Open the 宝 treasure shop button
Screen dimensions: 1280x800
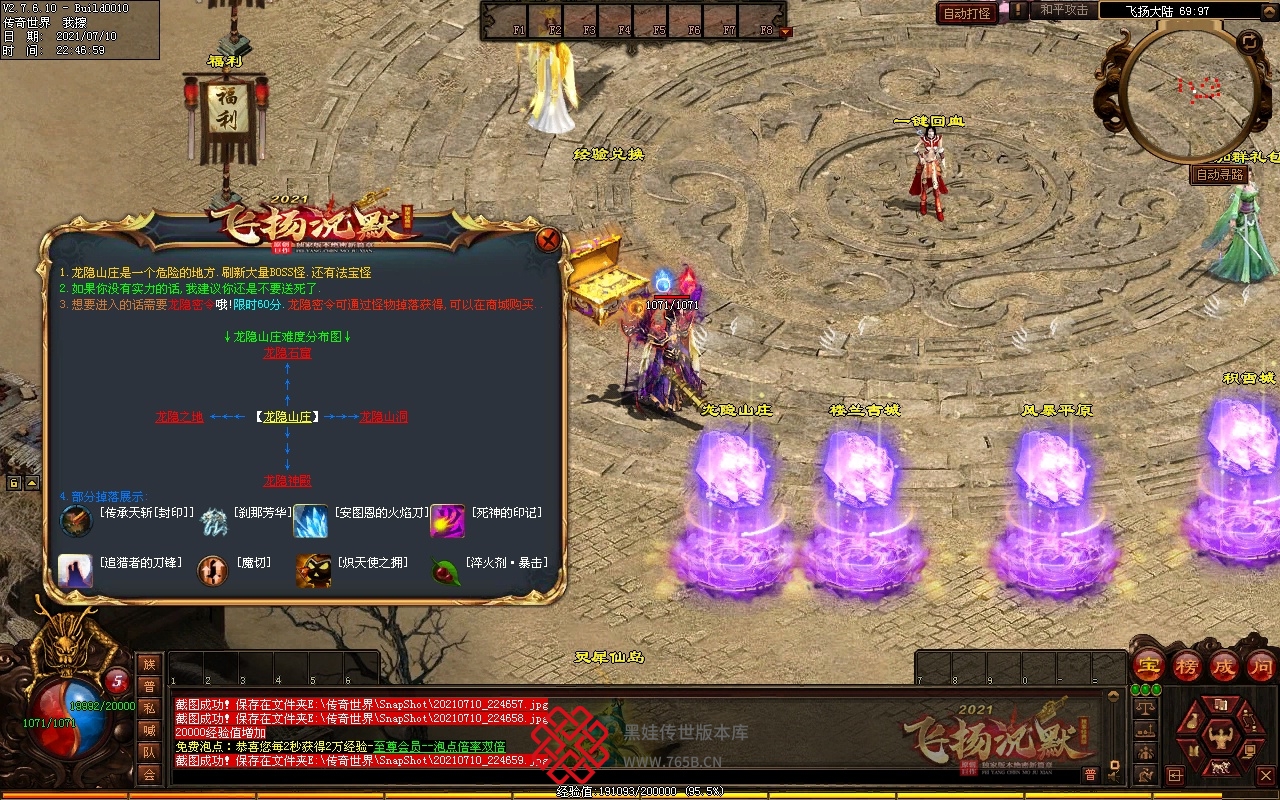coord(1148,666)
